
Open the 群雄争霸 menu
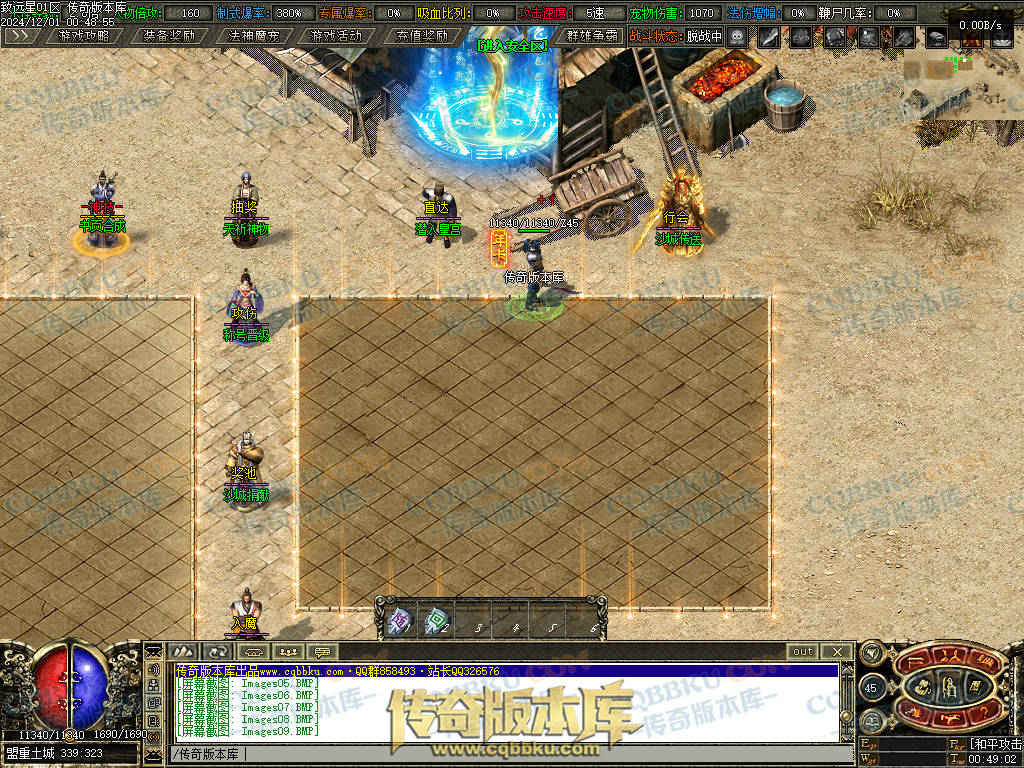[591, 36]
